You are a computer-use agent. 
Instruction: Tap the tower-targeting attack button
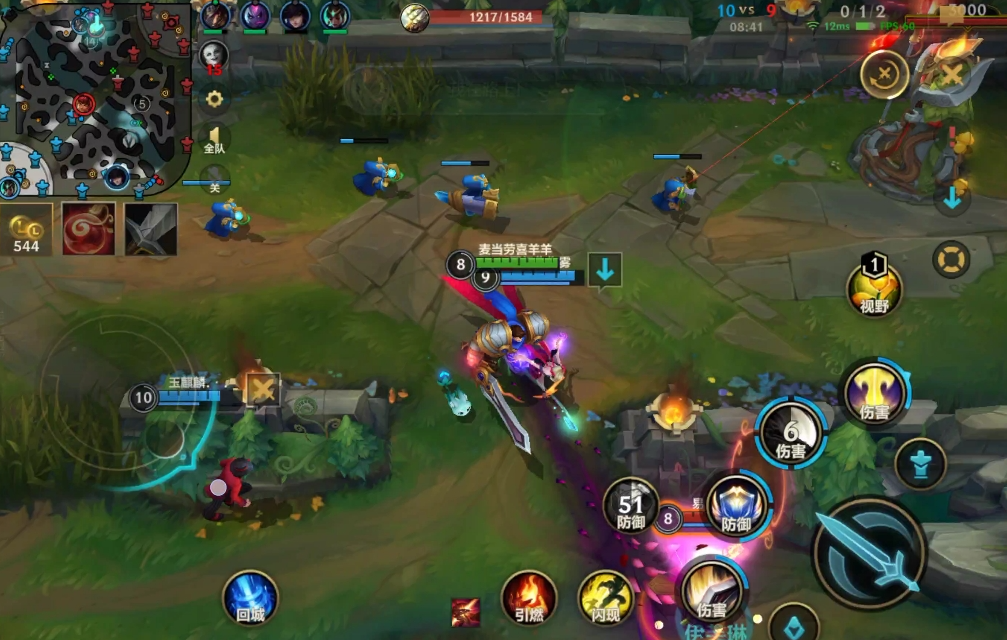[x=921, y=464]
